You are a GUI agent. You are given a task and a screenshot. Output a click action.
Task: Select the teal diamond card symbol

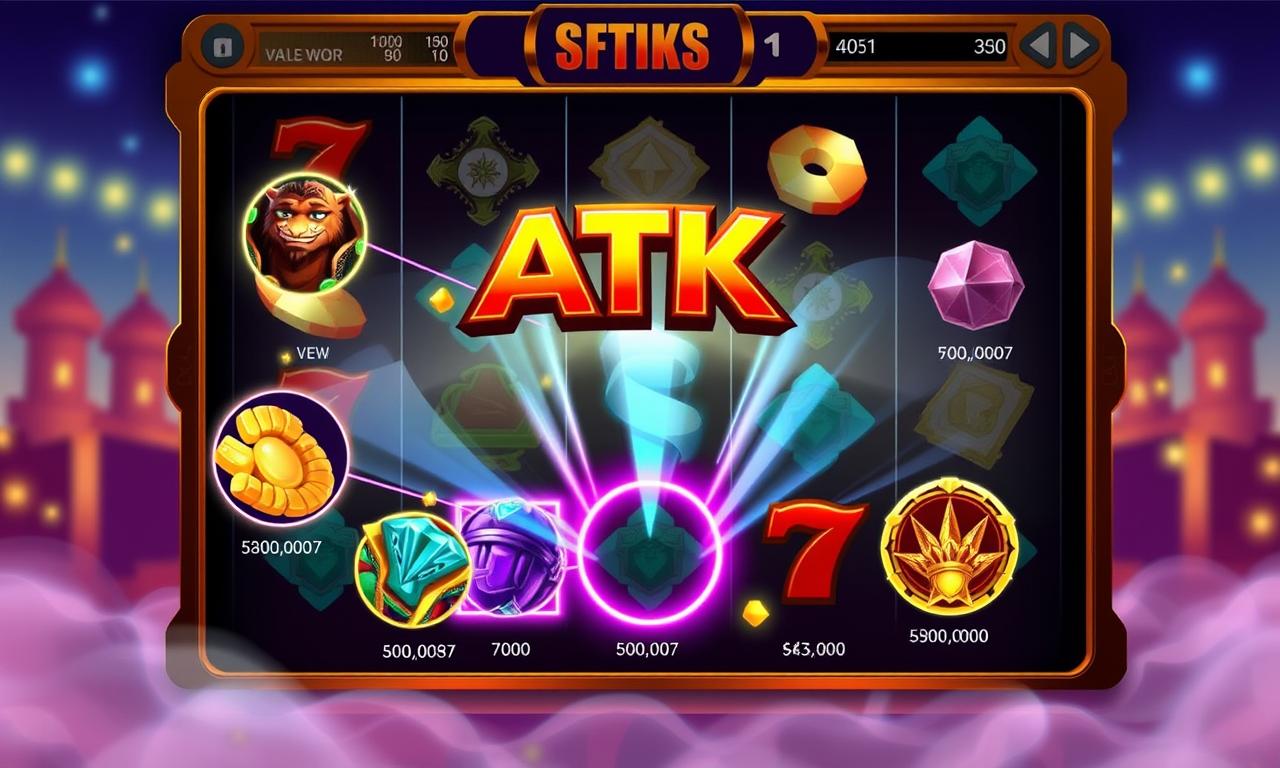click(x=412, y=569)
